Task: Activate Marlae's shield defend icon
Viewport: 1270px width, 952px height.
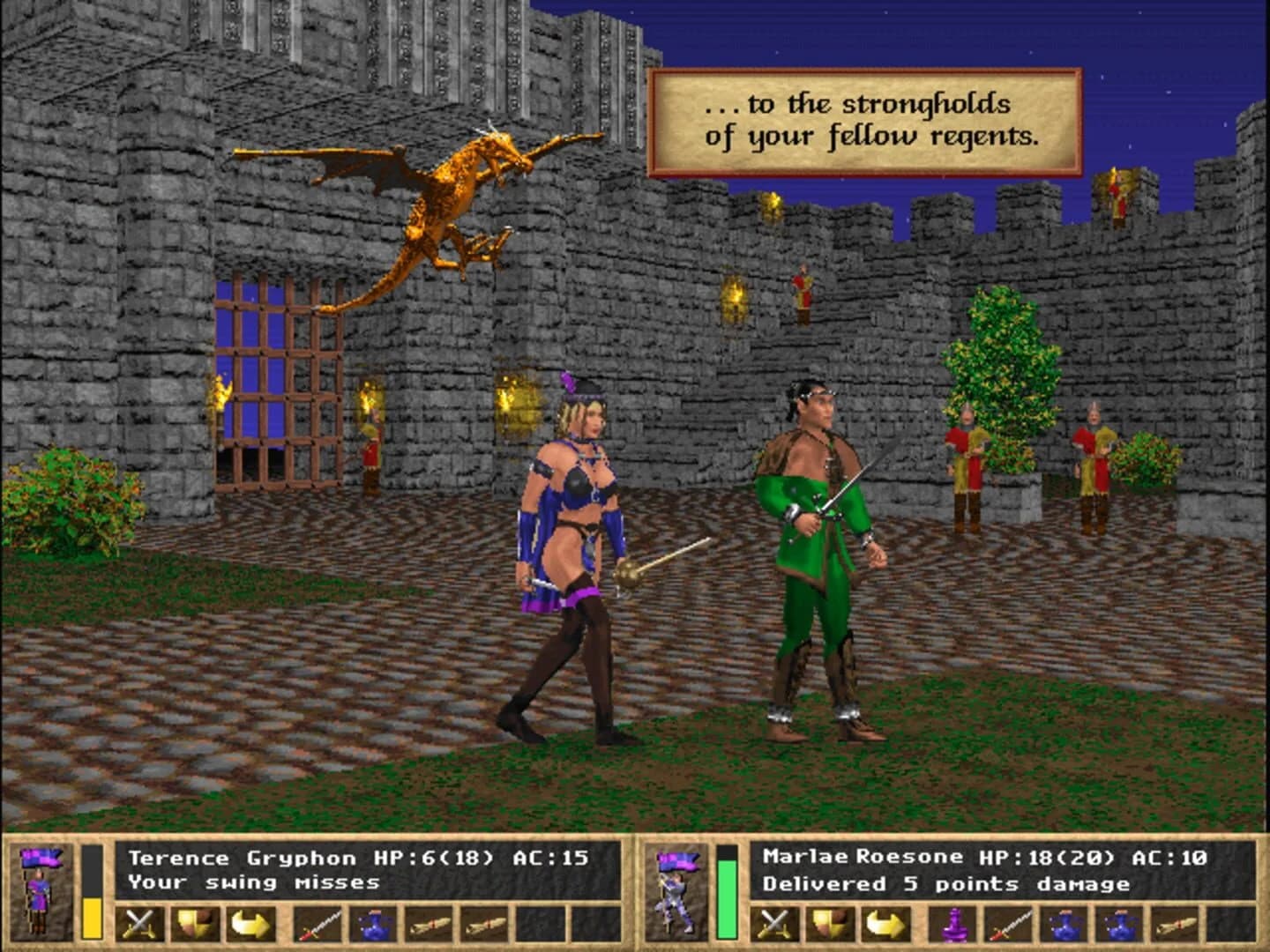Action: click(x=829, y=922)
